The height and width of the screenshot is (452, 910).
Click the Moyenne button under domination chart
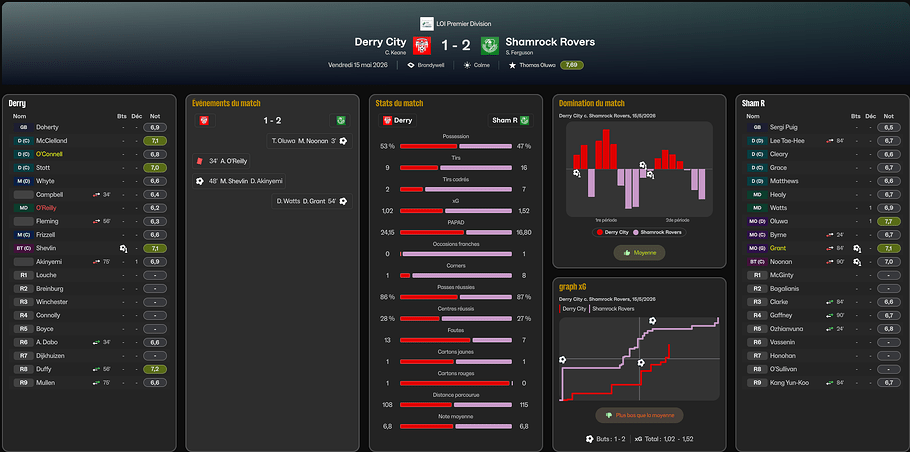(x=639, y=253)
